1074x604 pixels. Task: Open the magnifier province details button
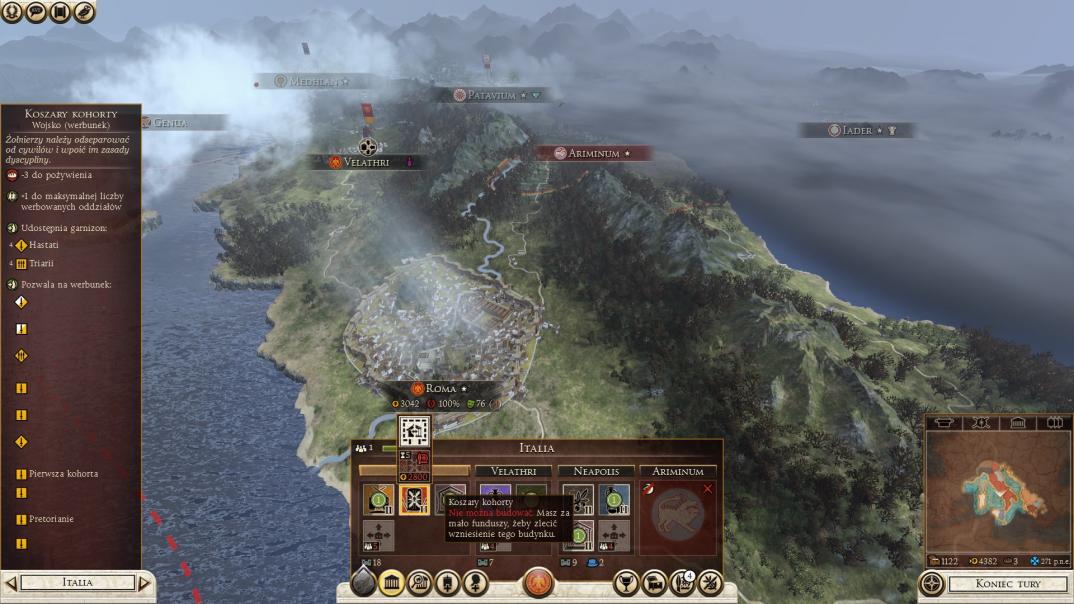coord(420,583)
